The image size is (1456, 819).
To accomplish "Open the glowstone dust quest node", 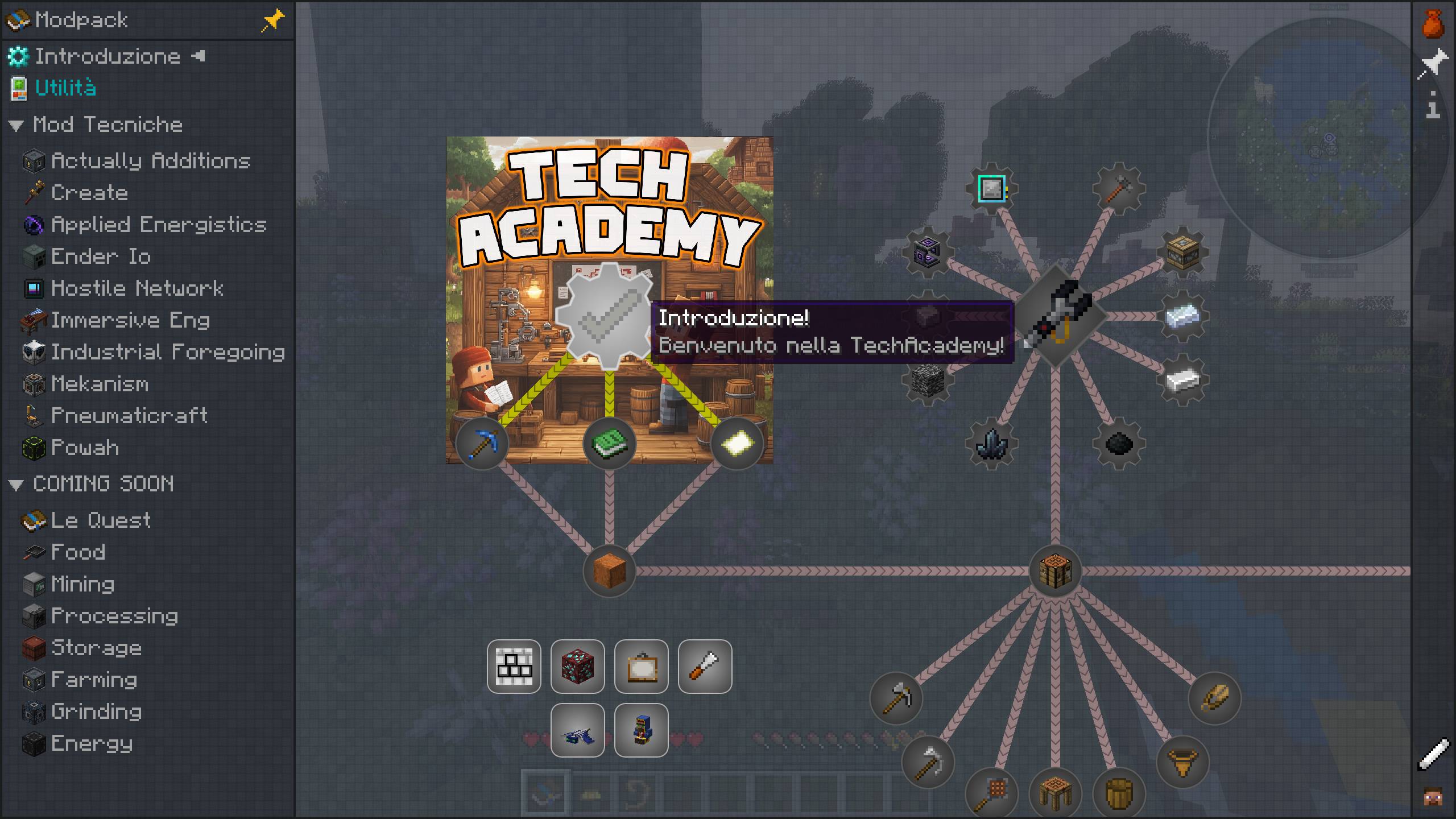I will 738,444.
